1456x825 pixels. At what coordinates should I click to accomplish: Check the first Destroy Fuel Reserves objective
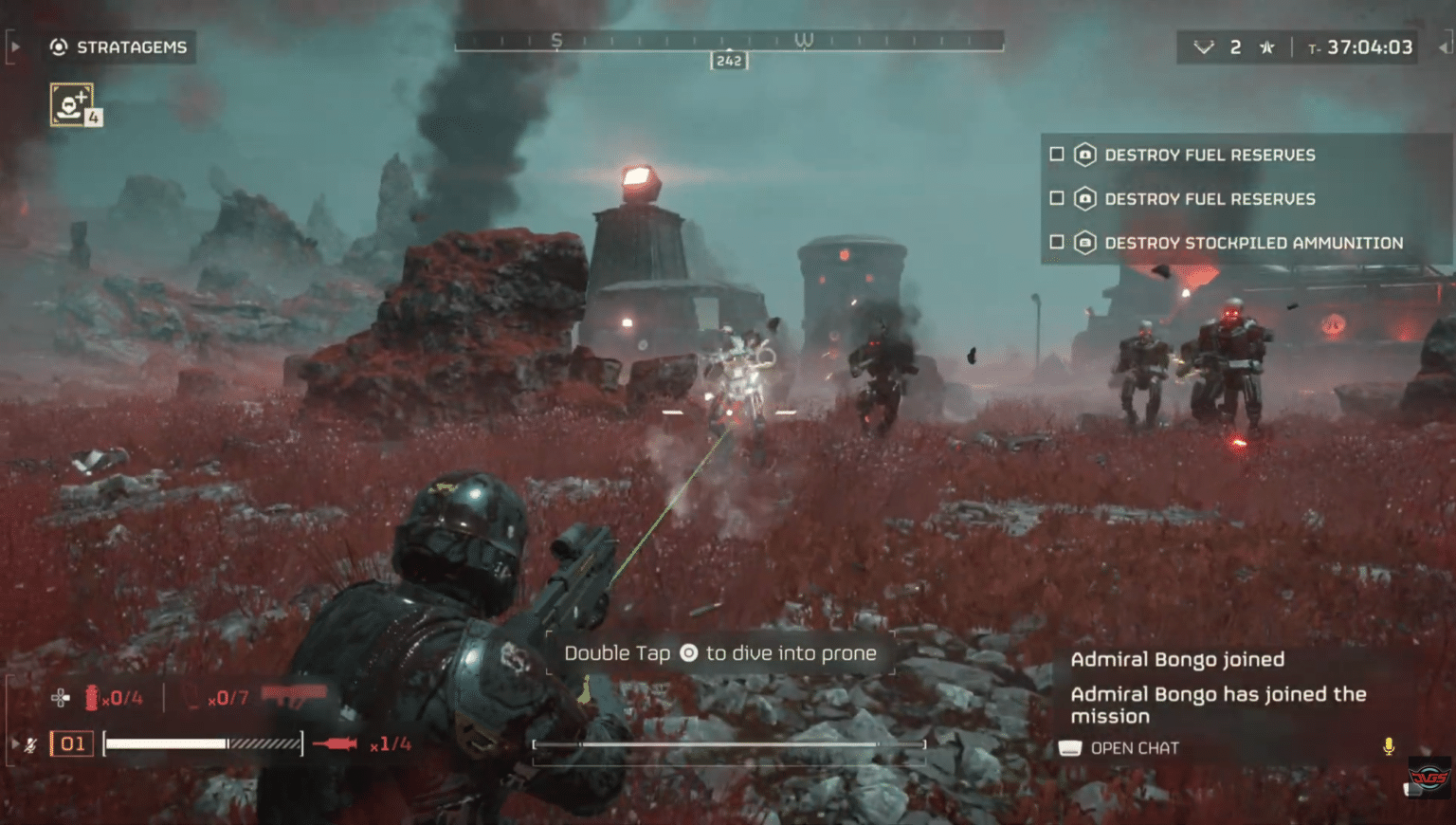[x=1056, y=155]
